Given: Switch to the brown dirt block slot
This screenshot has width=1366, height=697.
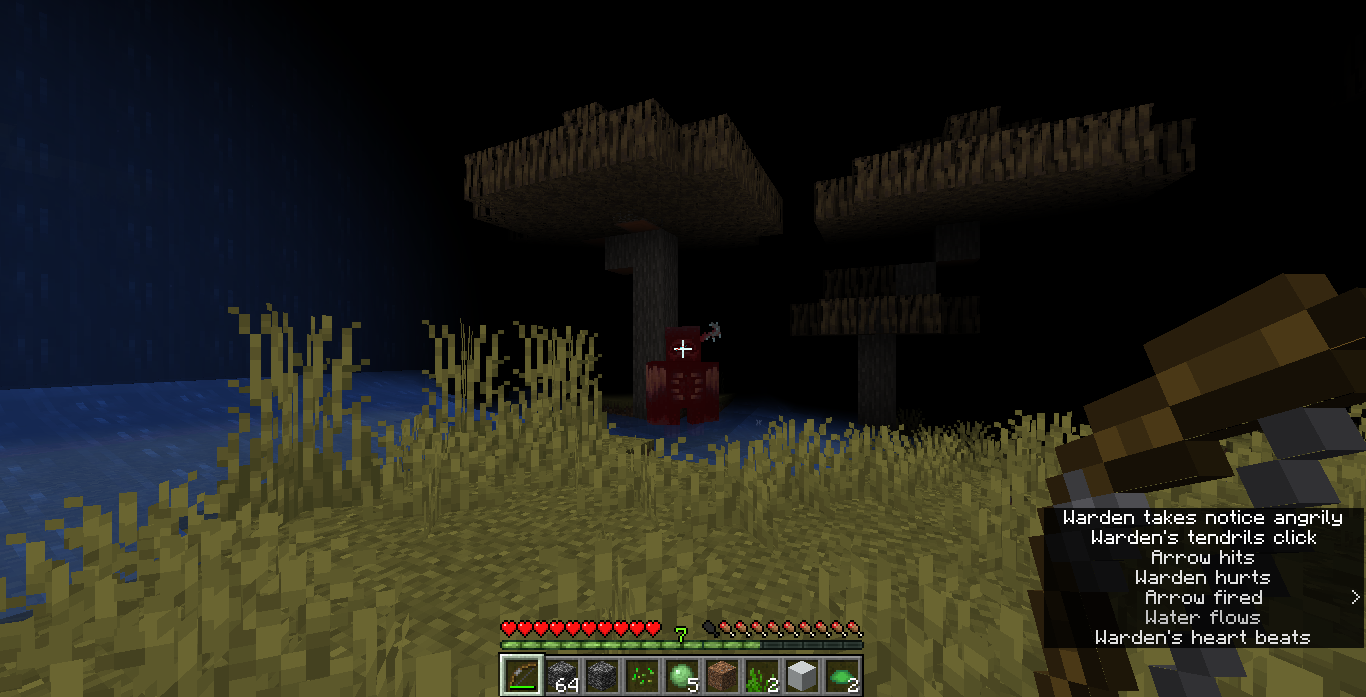Looking at the screenshot, I should 721,675.
